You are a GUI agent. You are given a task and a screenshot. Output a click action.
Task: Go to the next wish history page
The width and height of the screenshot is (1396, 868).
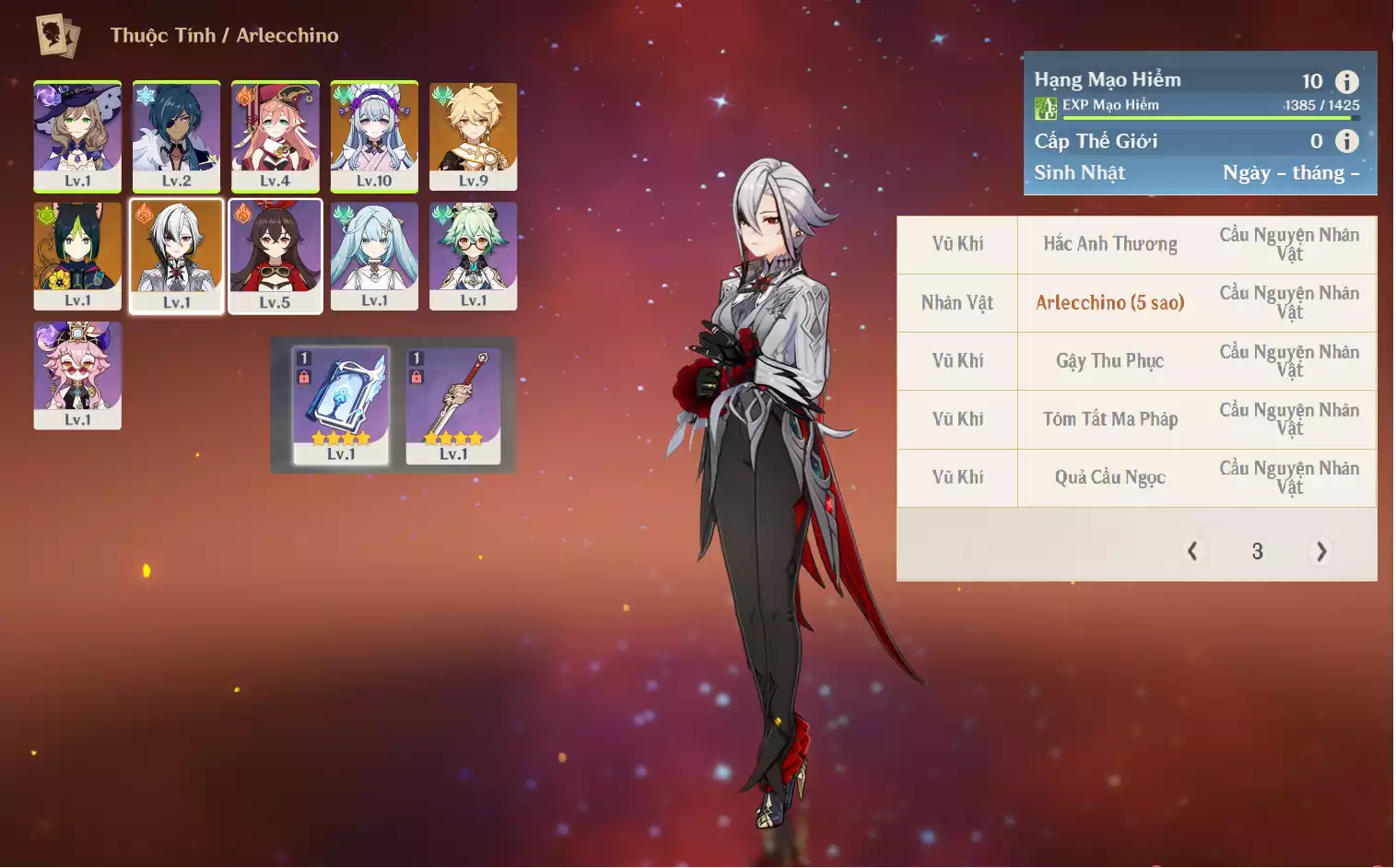1321,551
